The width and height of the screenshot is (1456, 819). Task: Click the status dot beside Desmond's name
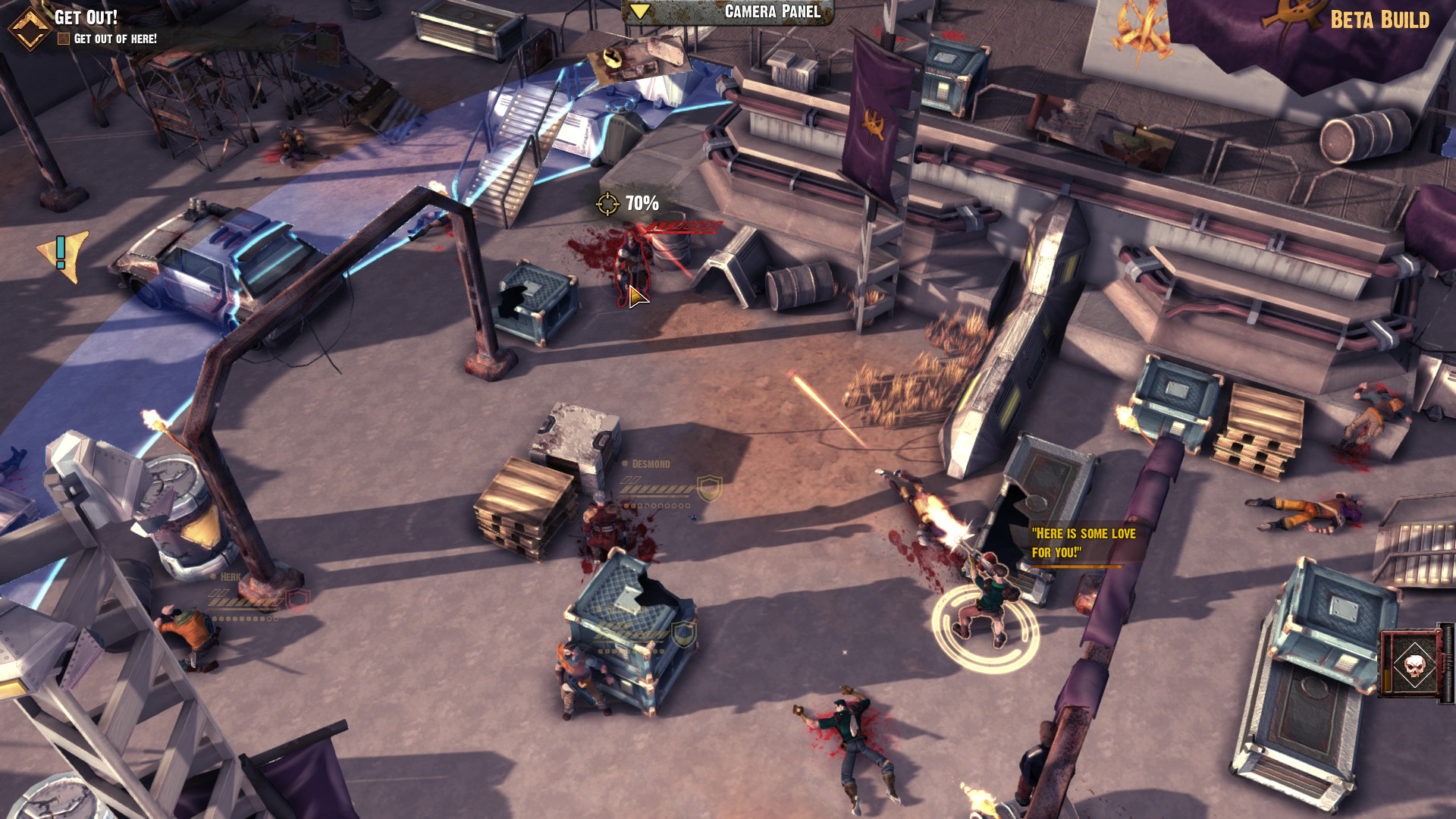(625, 463)
